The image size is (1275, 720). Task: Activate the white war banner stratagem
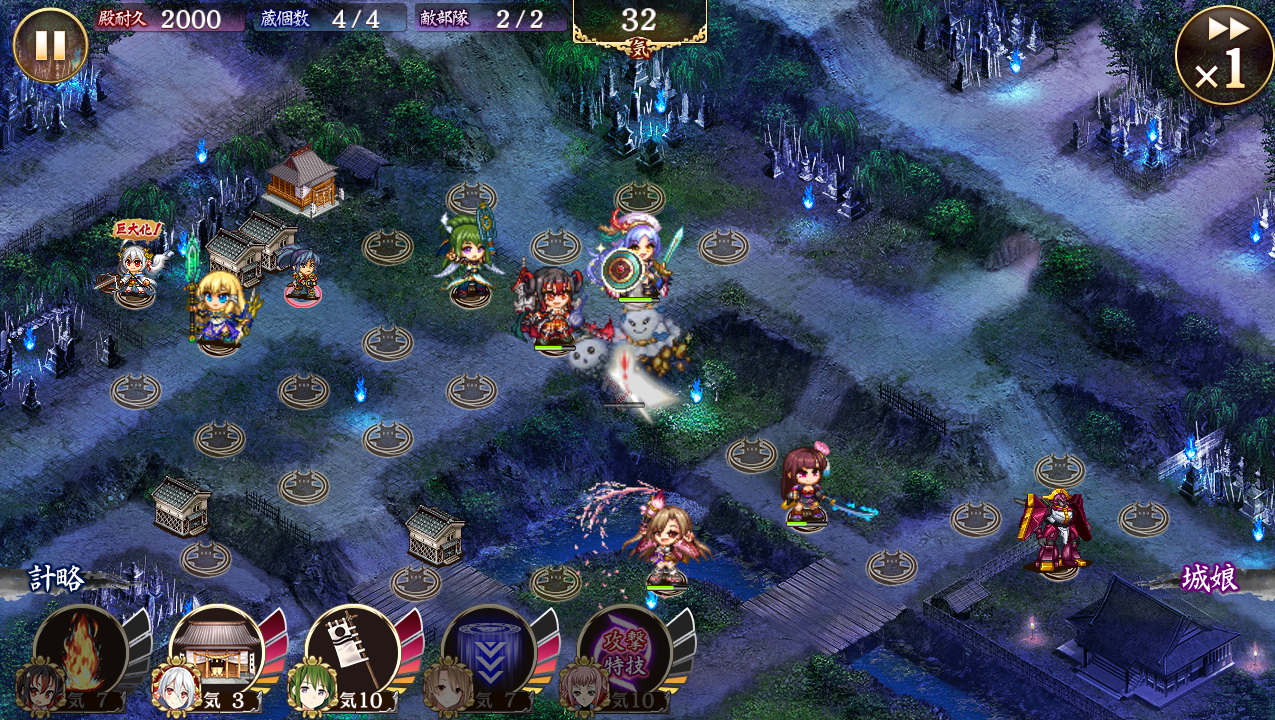tap(352, 652)
